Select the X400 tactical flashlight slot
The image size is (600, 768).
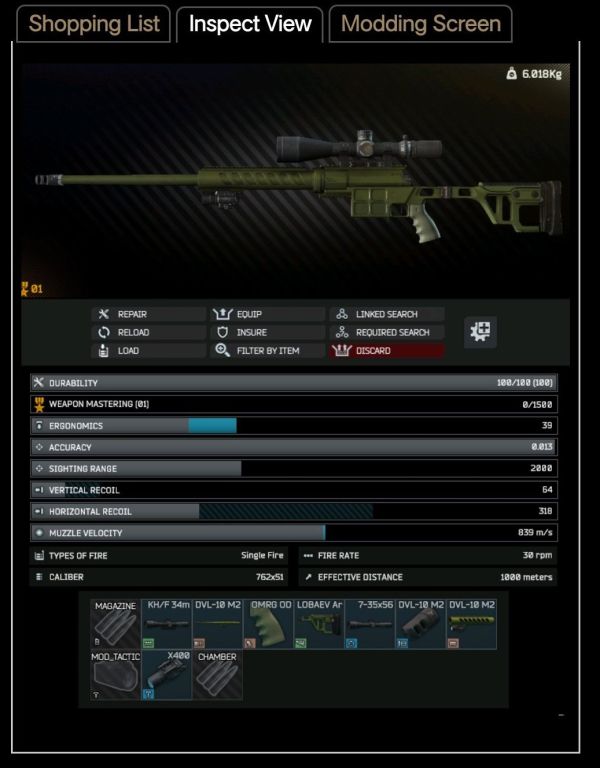(166, 675)
